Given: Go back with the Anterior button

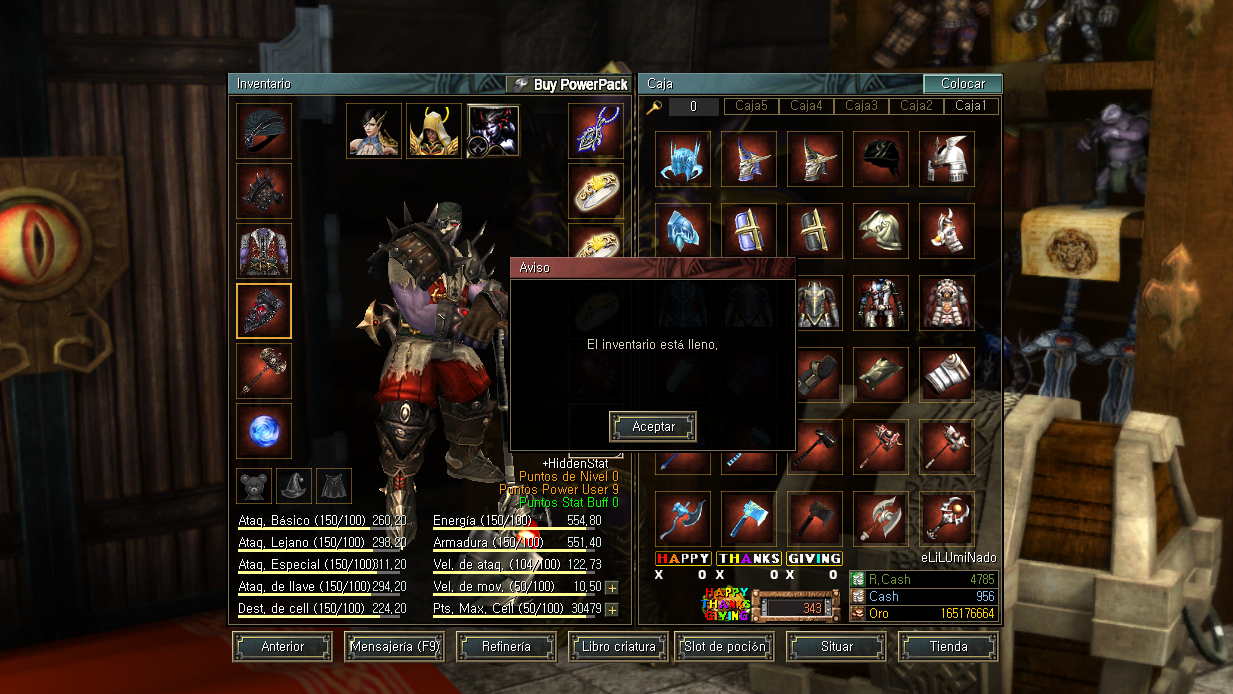Looking at the screenshot, I should [282, 647].
